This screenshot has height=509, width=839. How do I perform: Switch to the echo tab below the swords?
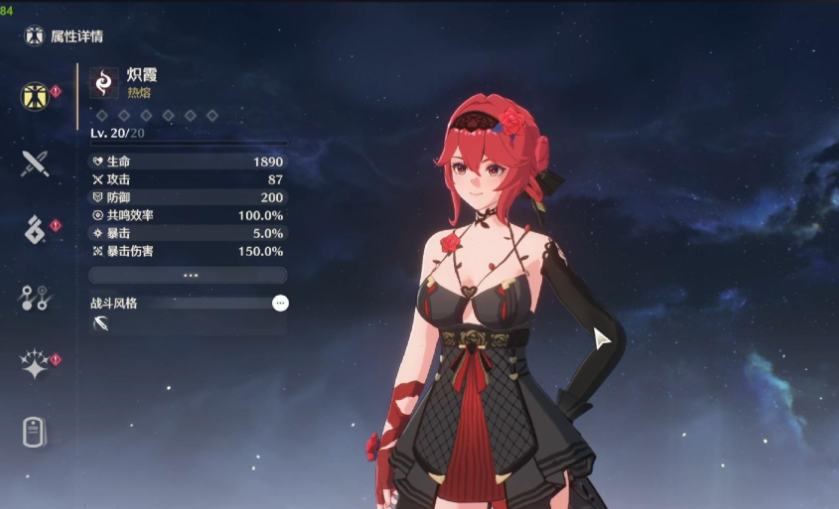pyautogui.click(x=34, y=229)
